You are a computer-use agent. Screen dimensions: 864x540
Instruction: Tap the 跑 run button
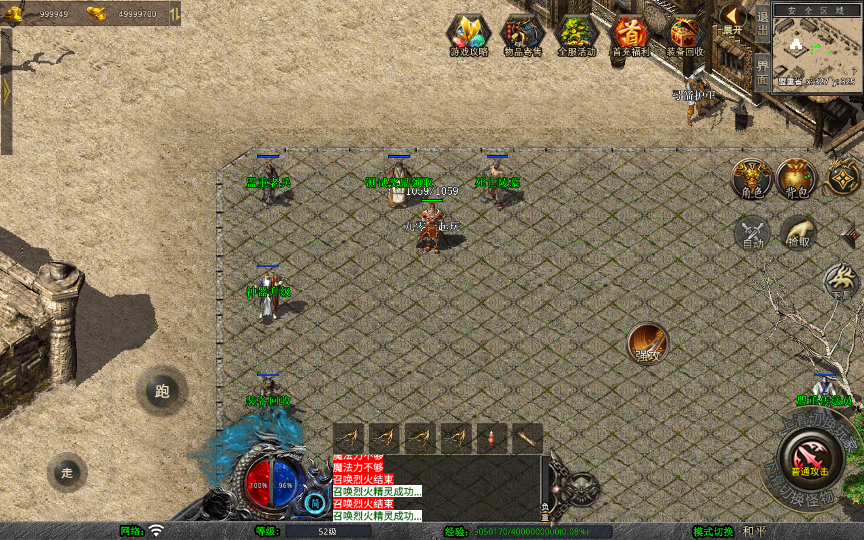point(162,391)
